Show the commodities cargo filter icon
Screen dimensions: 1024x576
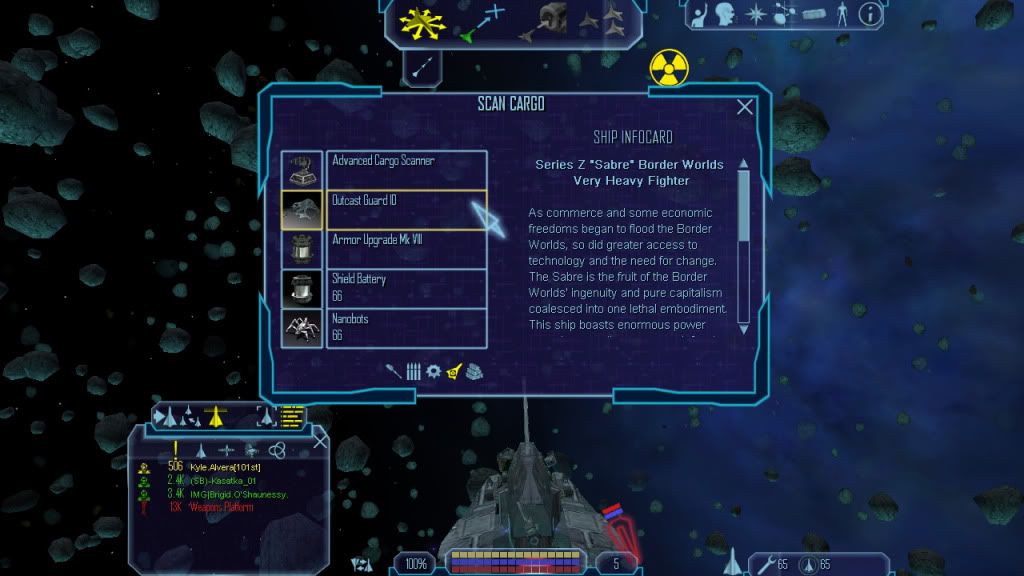point(474,371)
